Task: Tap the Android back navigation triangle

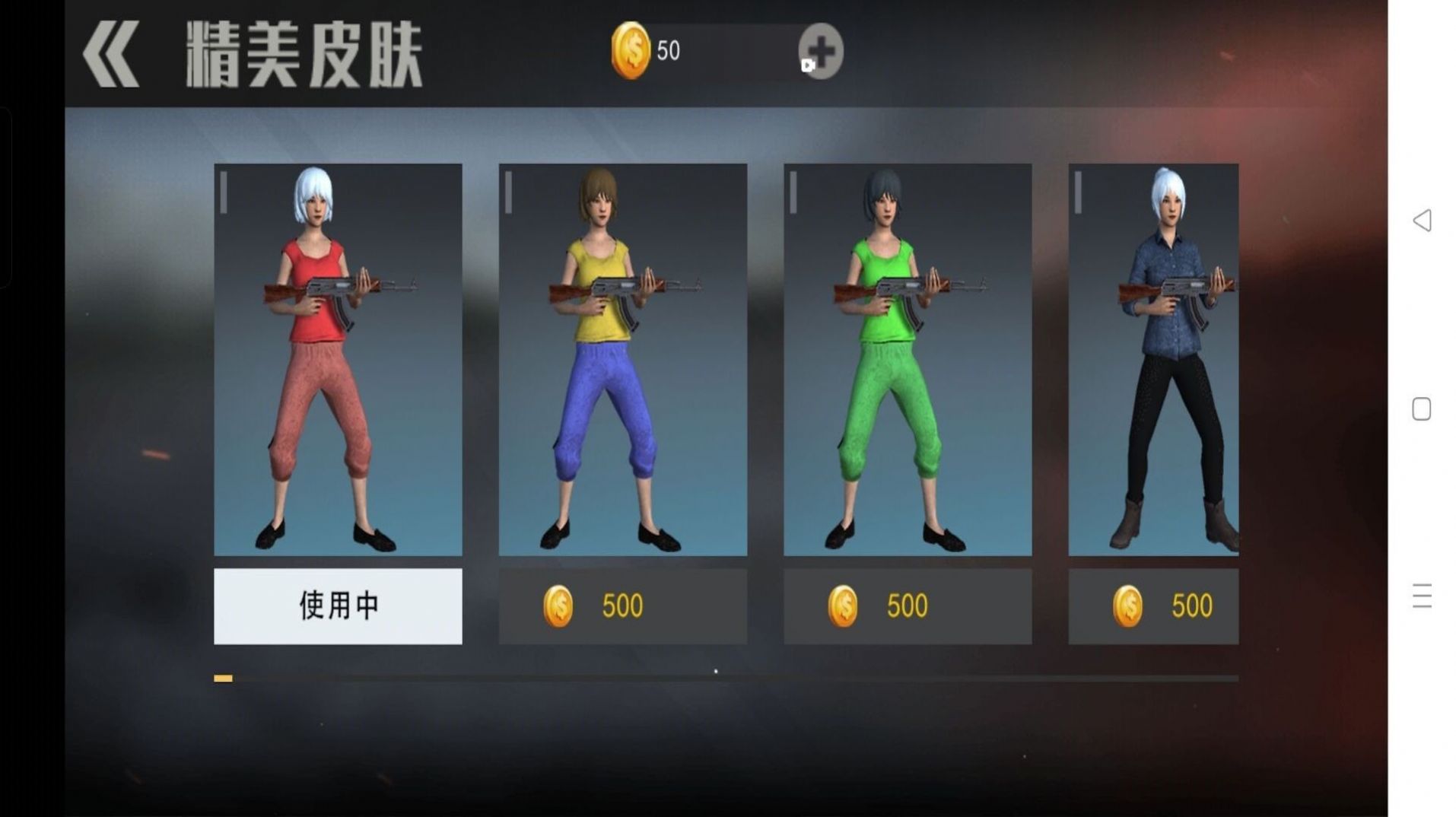Action: [1421, 221]
